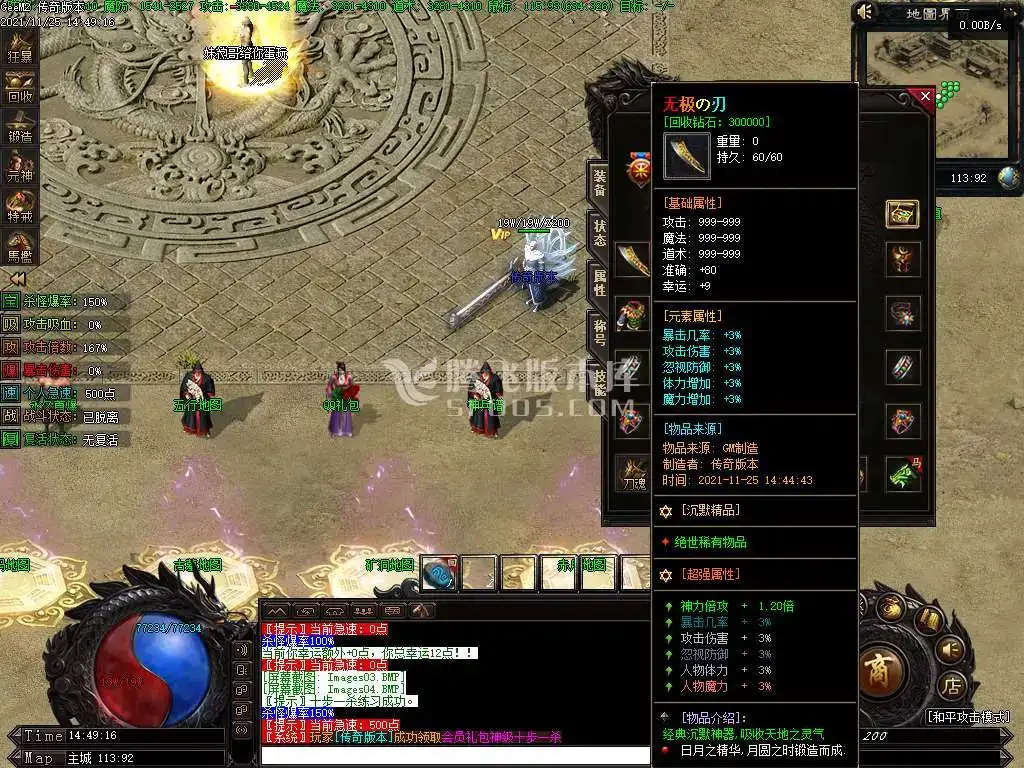Image resolution: width=1024 pixels, height=768 pixels.
Task: Switch to the 属性 (Attributes) tab
Action: [599, 283]
